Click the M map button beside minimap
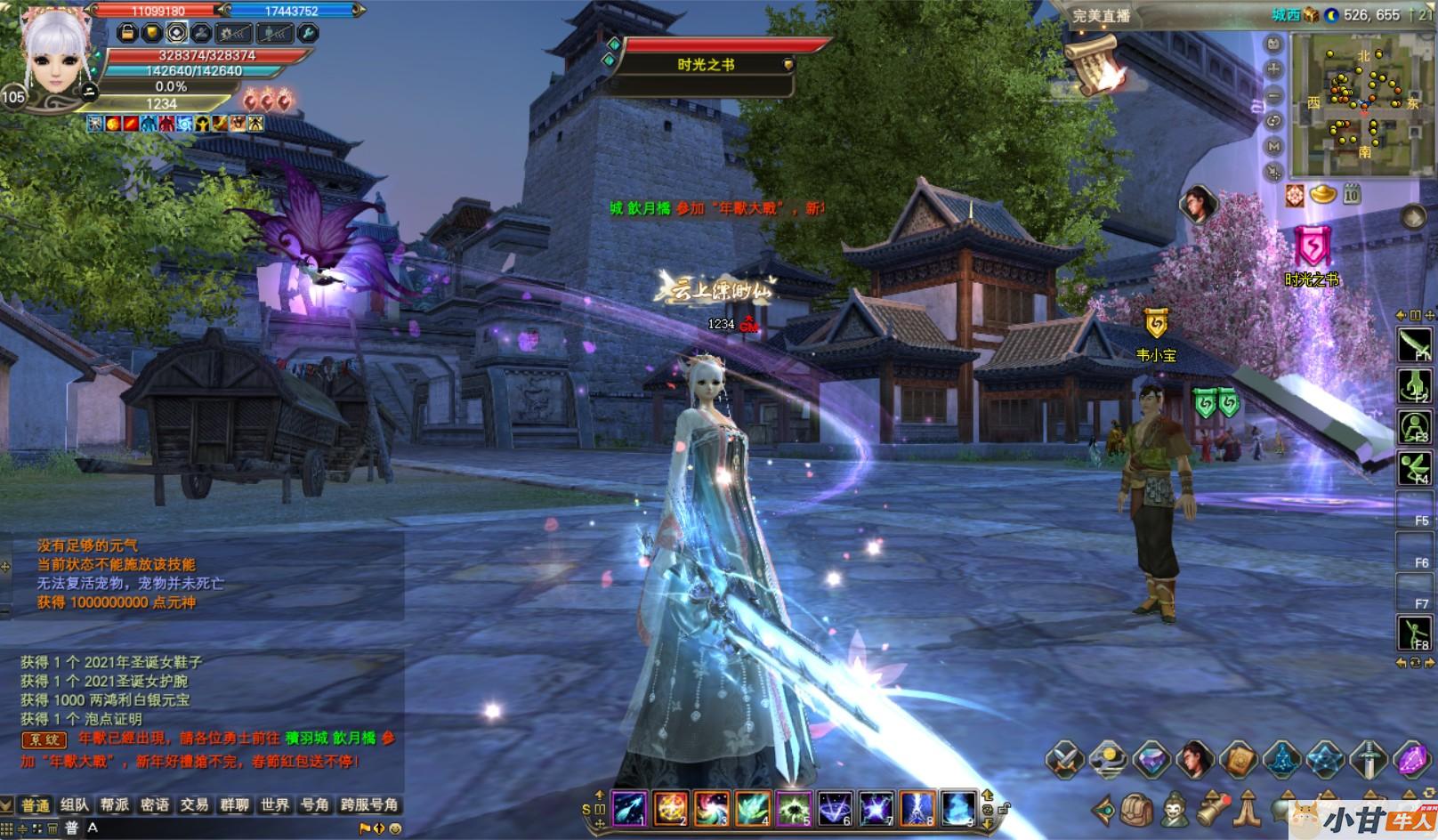This screenshot has width=1438, height=840. click(1274, 146)
